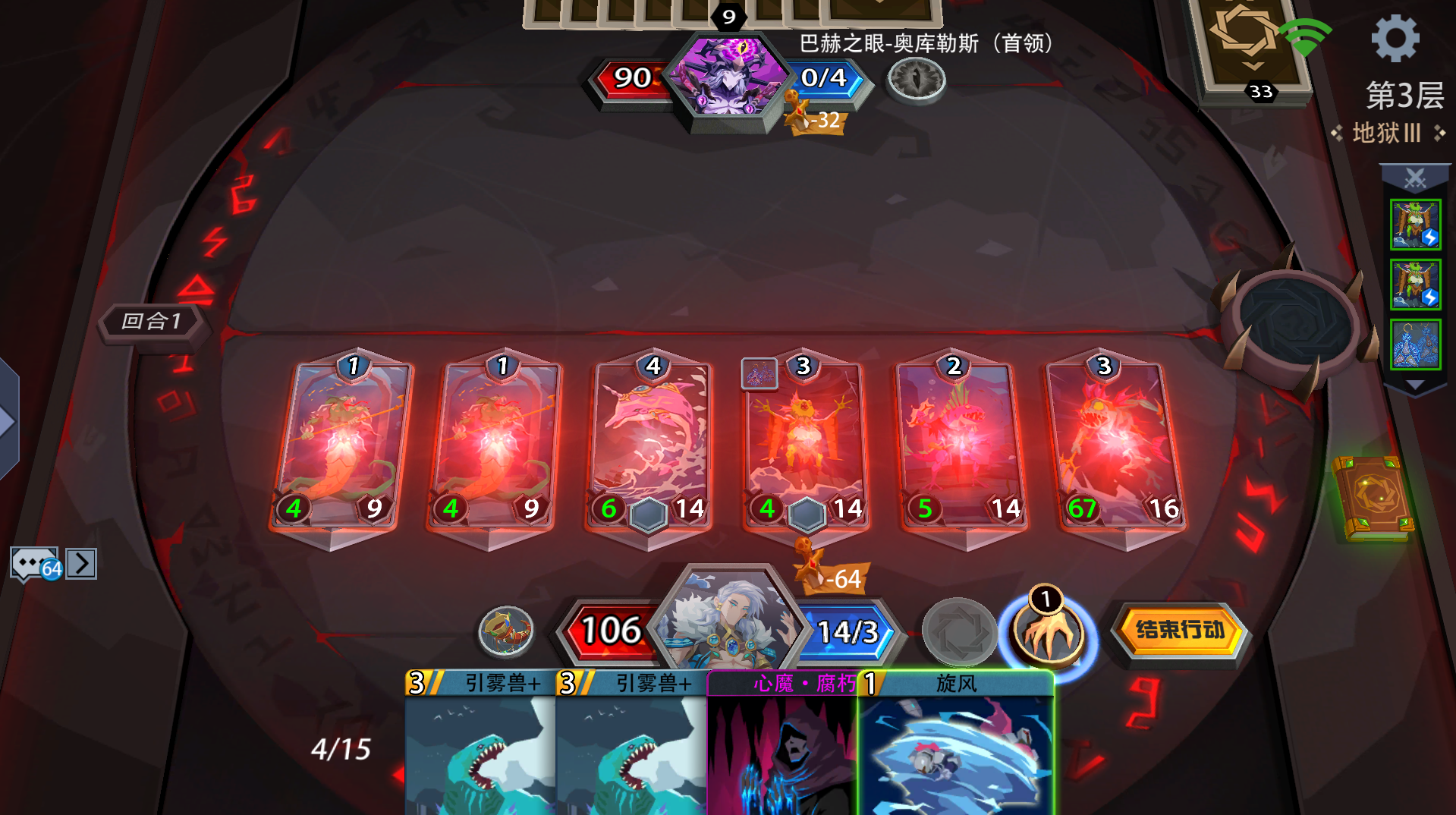1456x815 pixels.
Task: Expand the chat panel with the right arrow
Action: pyautogui.click(x=80, y=562)
